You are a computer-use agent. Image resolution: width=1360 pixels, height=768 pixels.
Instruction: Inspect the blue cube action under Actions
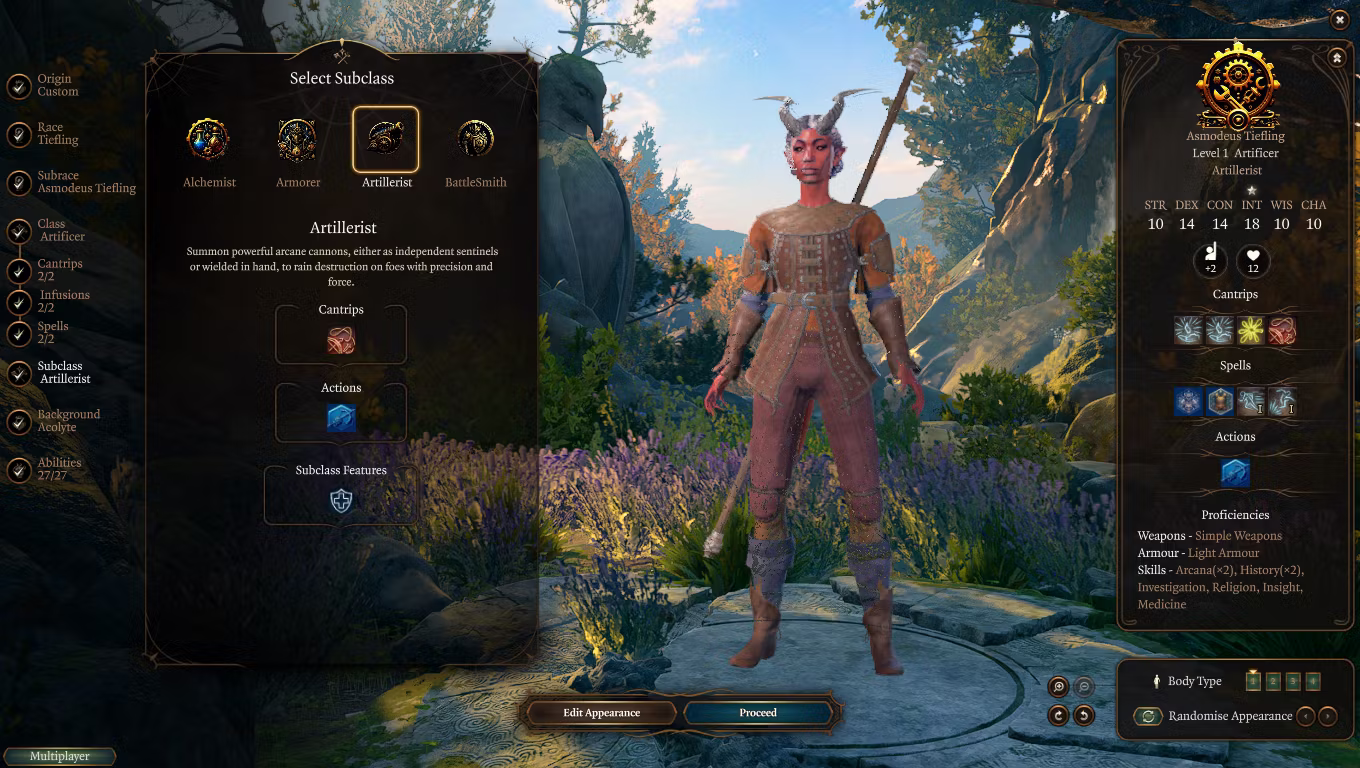coord(341,418)
